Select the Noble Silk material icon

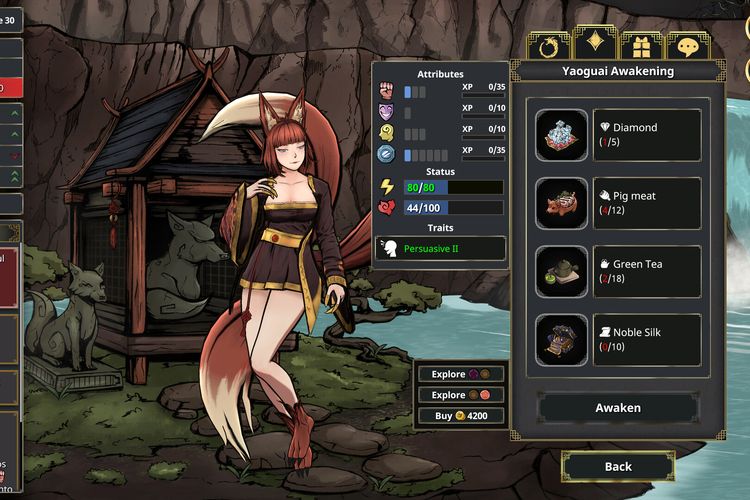[561, 340]
